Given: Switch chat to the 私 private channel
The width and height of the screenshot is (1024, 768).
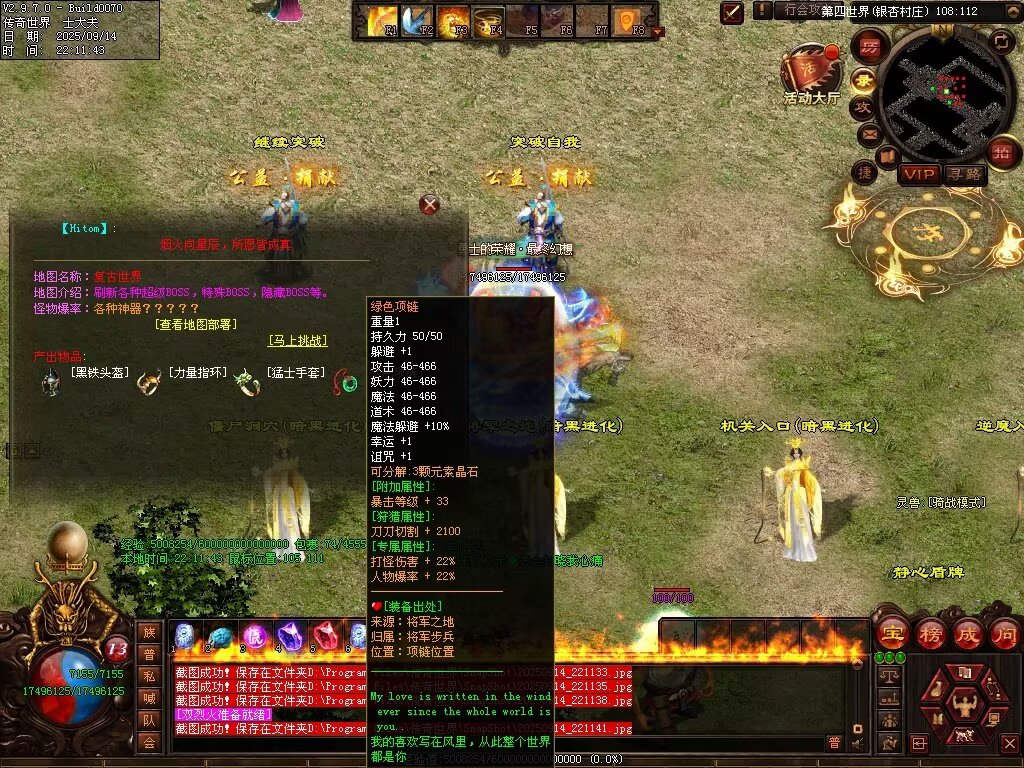Looking at the screenshot, I should 148,676.
